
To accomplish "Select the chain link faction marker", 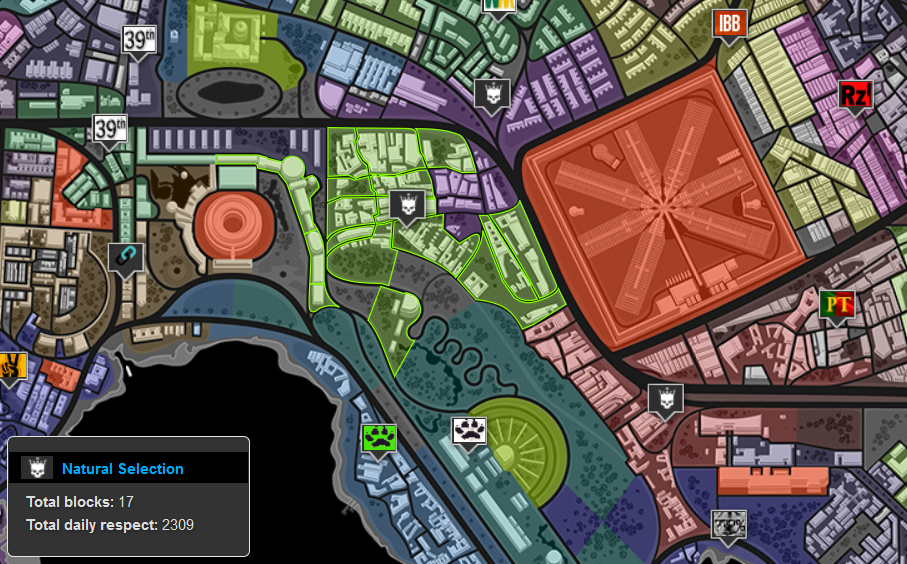I will point(126,259).
